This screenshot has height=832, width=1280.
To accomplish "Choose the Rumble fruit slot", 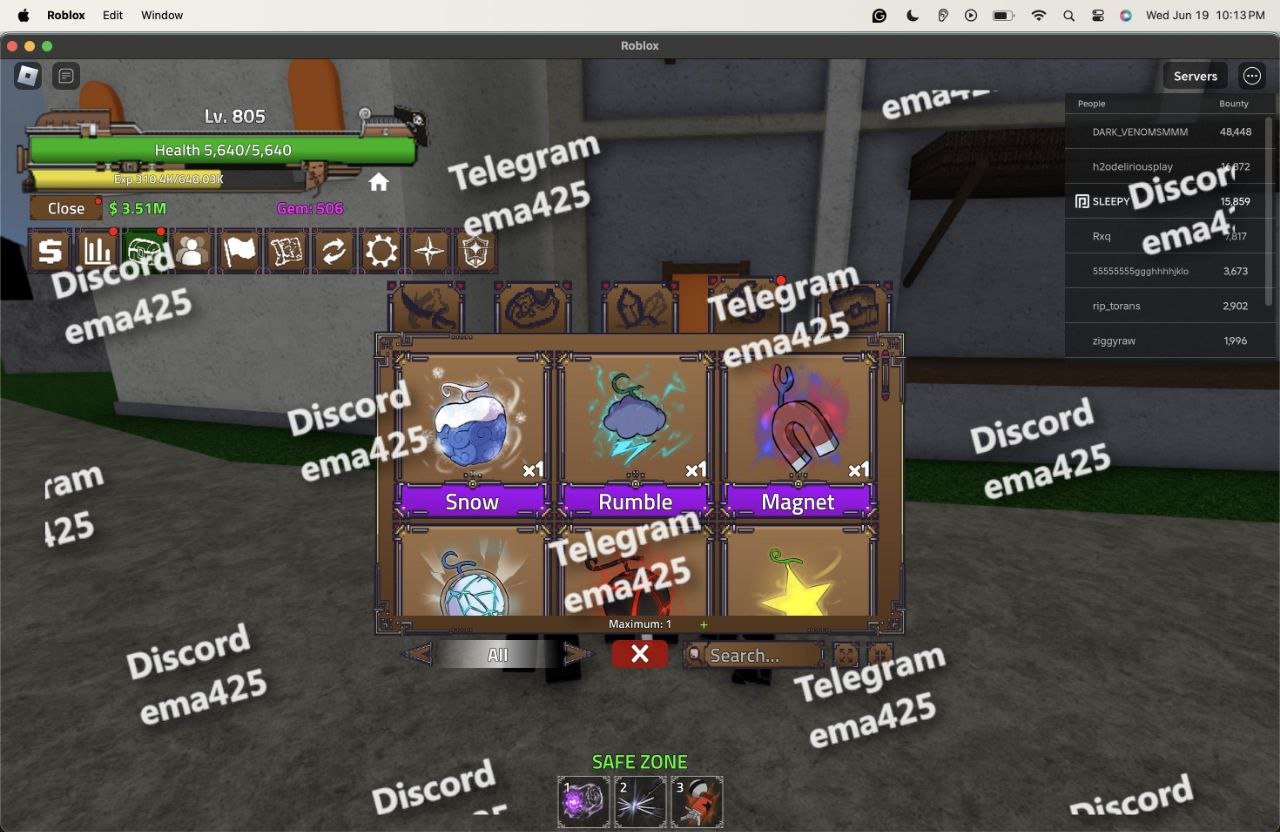I will point(635,432).
